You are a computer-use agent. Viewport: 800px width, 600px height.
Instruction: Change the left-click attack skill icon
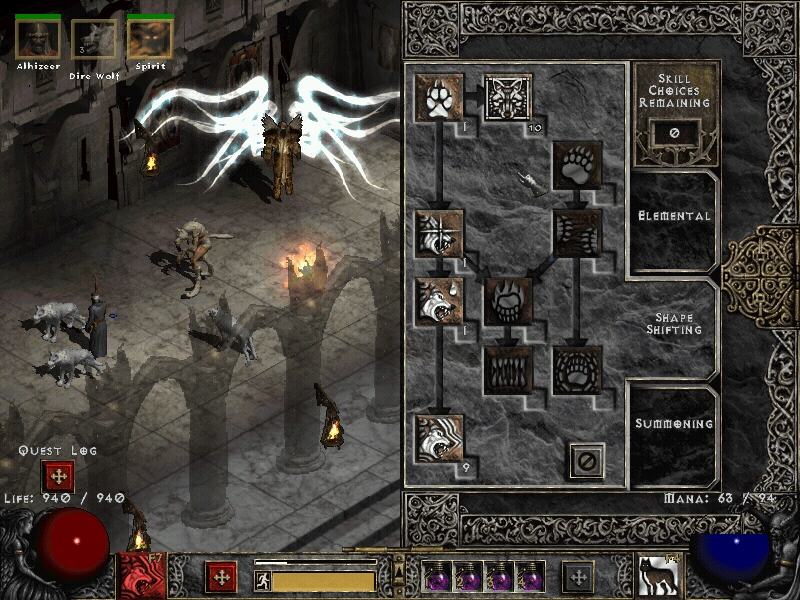pyautogui.click(x=141, y=575)
